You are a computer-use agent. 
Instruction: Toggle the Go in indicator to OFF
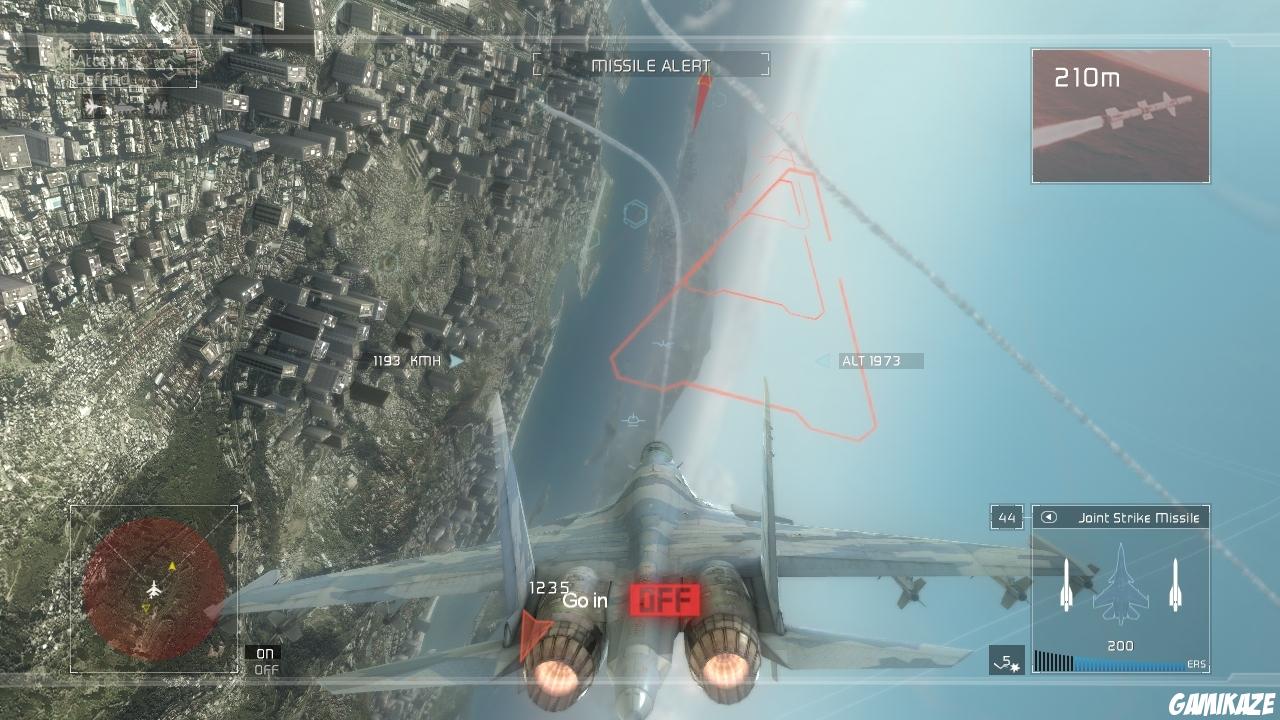[x=666, y=602]
